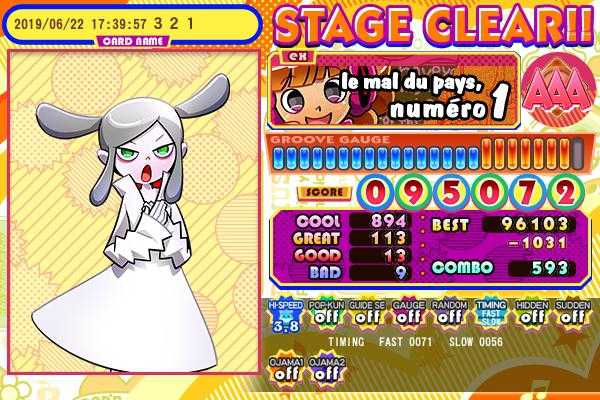Toggle the POP-KUN option
Viewport: 600px width, 400px height.
tap(326, 314)
